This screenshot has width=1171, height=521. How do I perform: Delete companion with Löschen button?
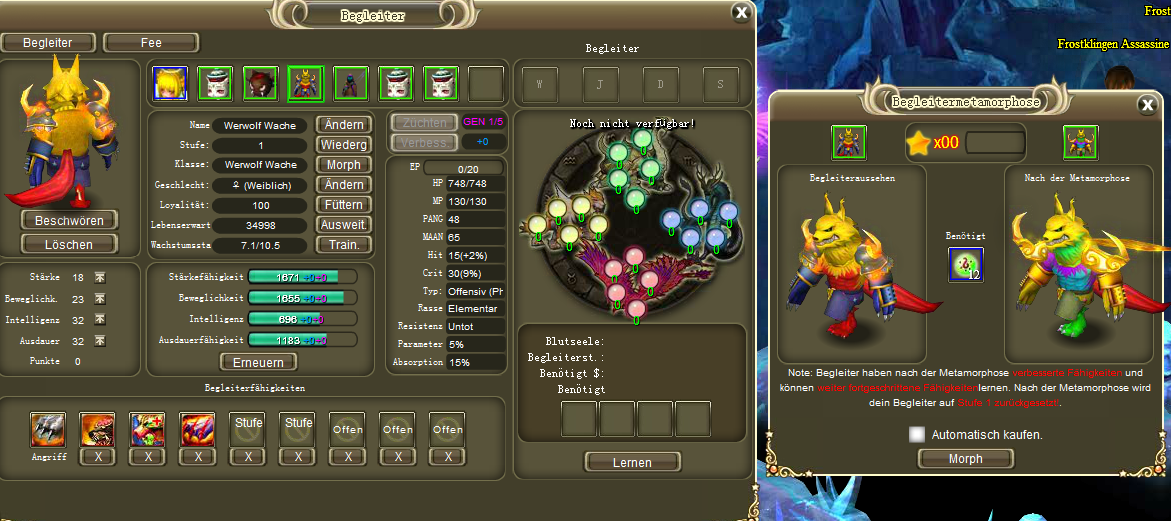[x=69, y=244]
